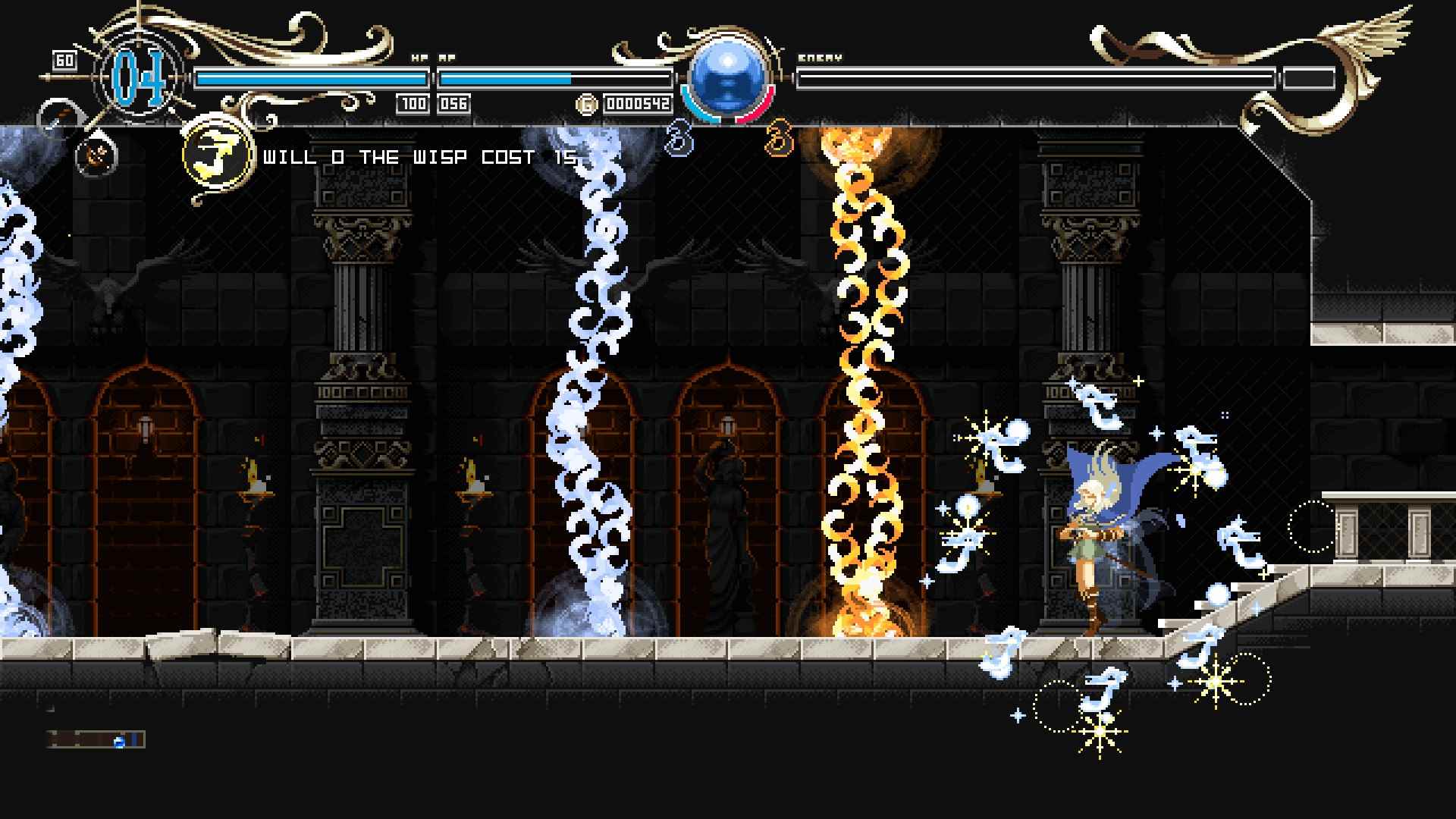The image size is (1456, 819).
Task: Click the blue wind spirit level 3
Action: 679,140
